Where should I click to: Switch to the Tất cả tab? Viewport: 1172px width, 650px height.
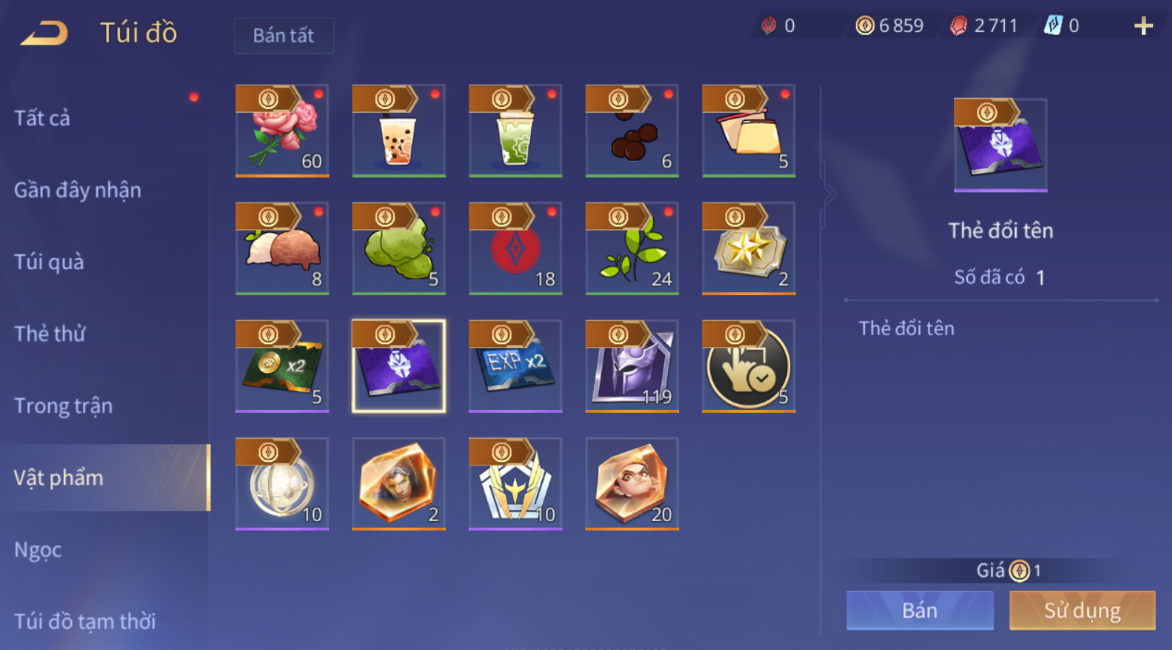pyautogui.click(x=42, y=118)
